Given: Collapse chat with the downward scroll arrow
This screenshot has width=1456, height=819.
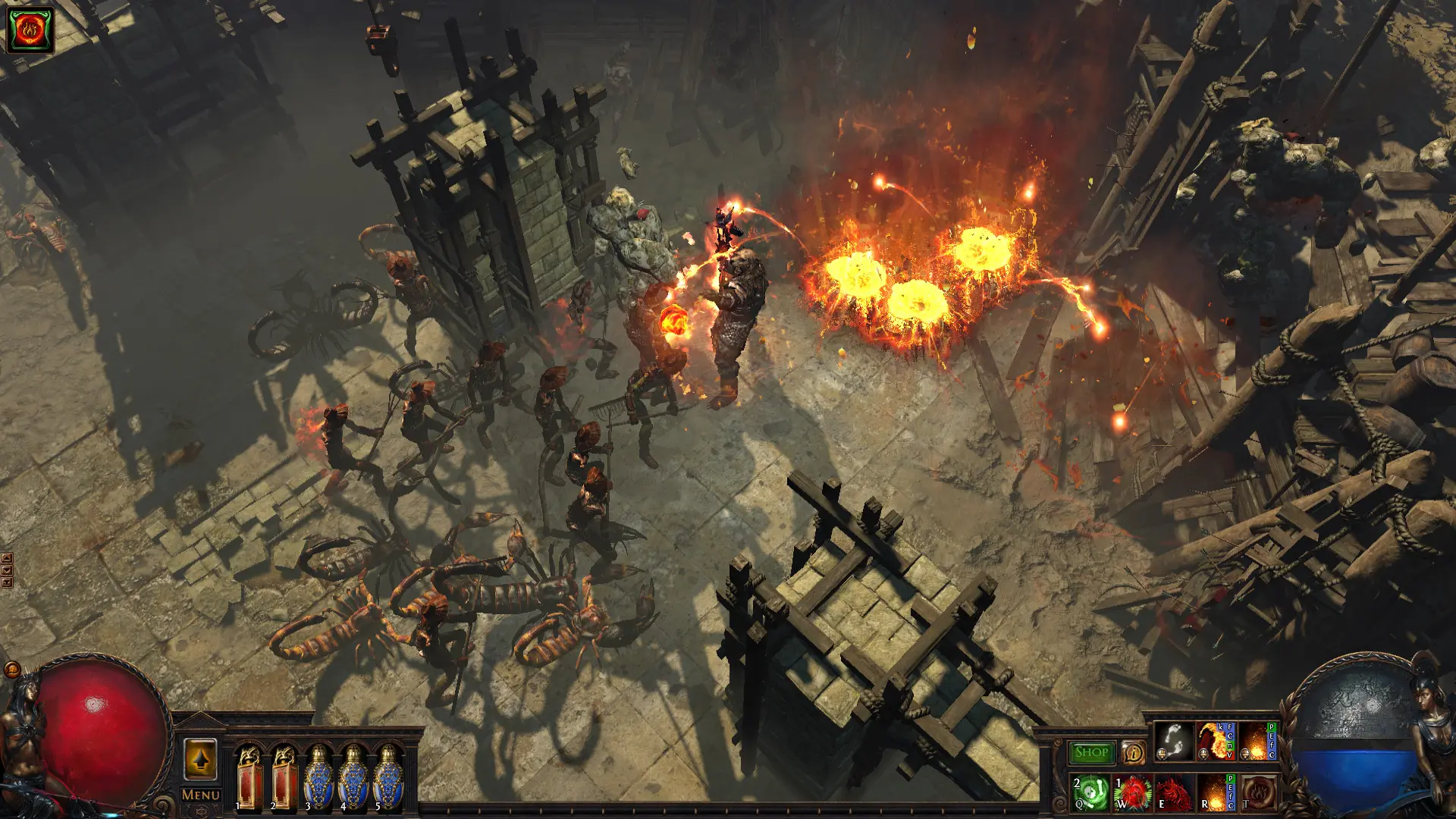Looking at the screenshot, I should pyautogui.click(x=7, y=570).
